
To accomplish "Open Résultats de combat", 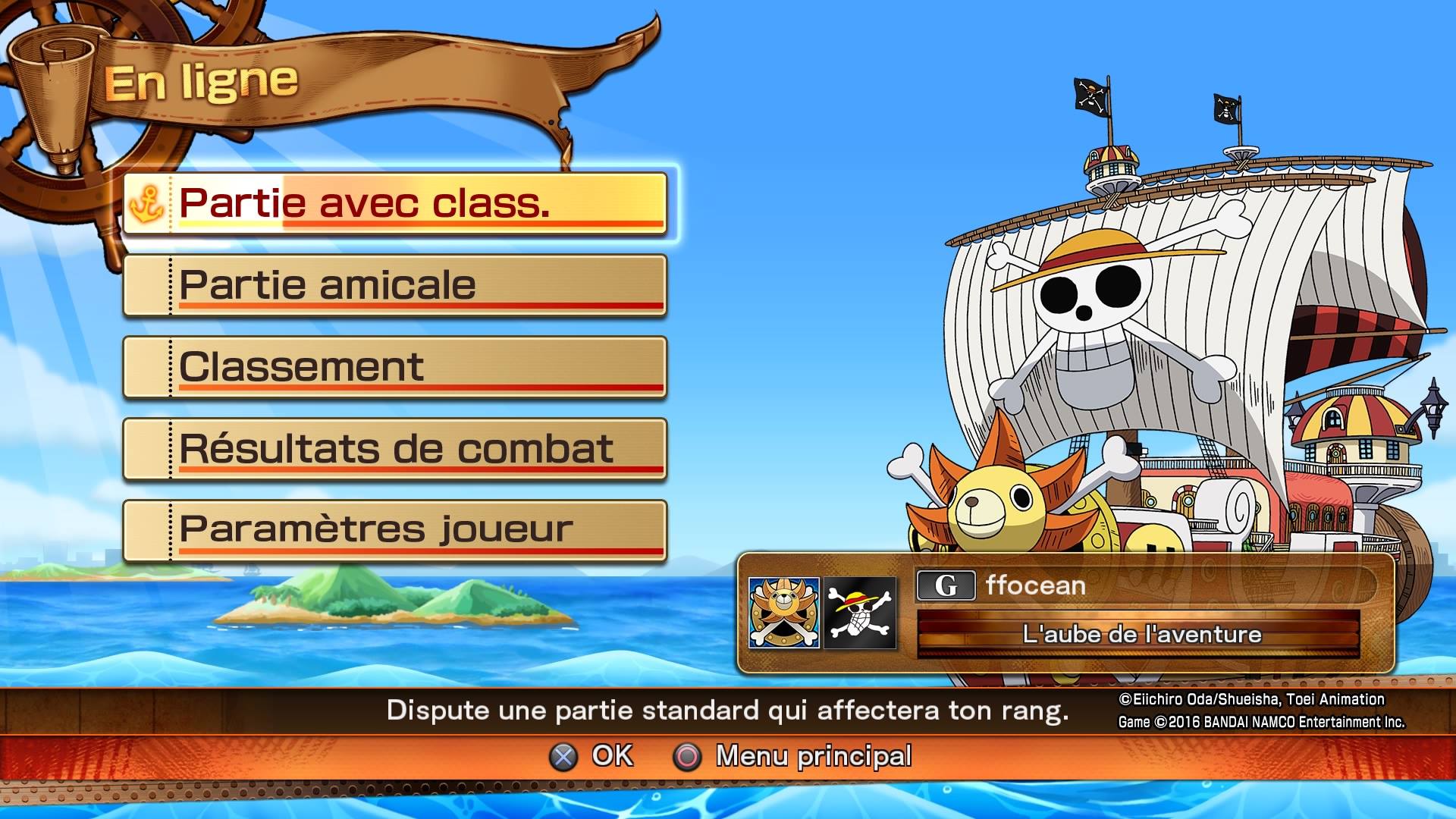I will (395, 449).
